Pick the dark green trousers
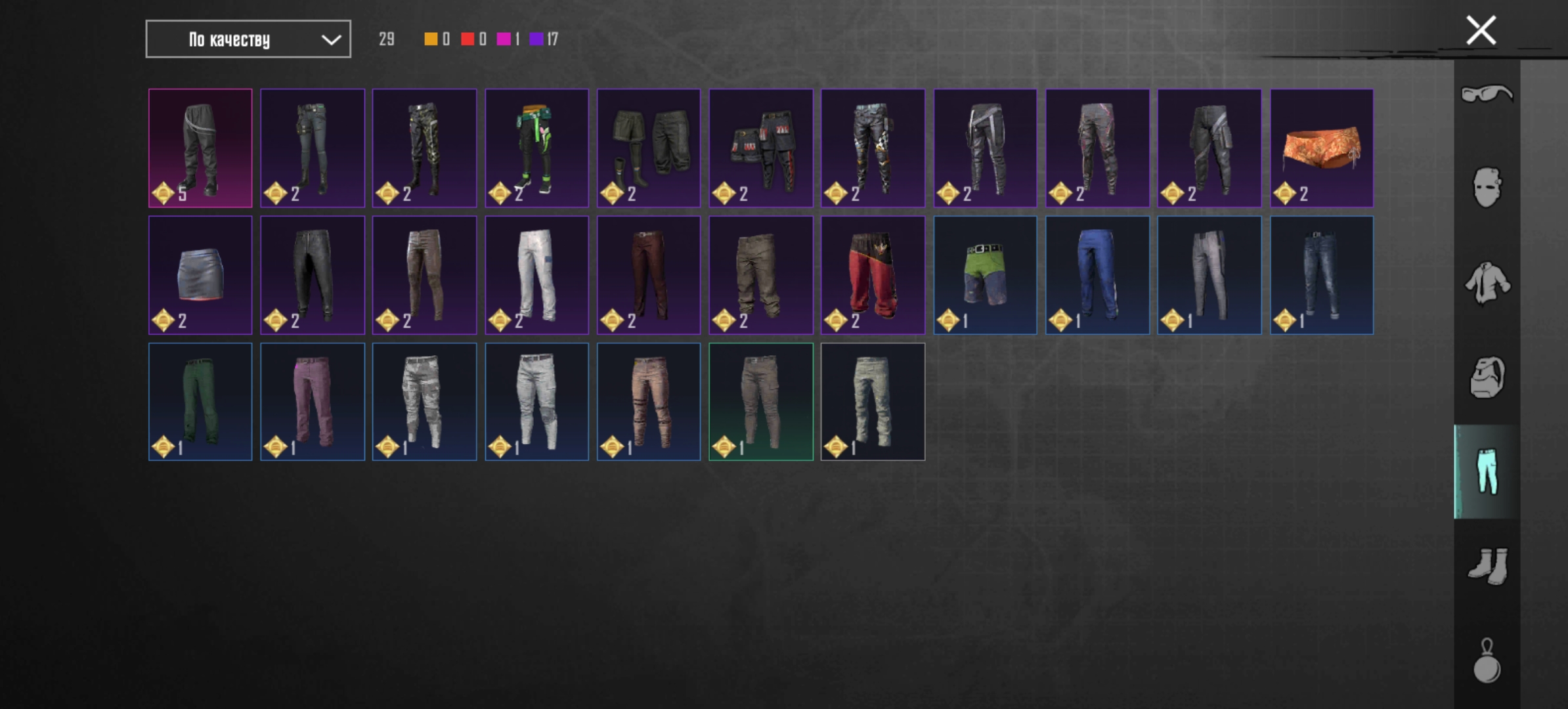The height and width of the screenshot is (709, 1568). tap(200, 402)
